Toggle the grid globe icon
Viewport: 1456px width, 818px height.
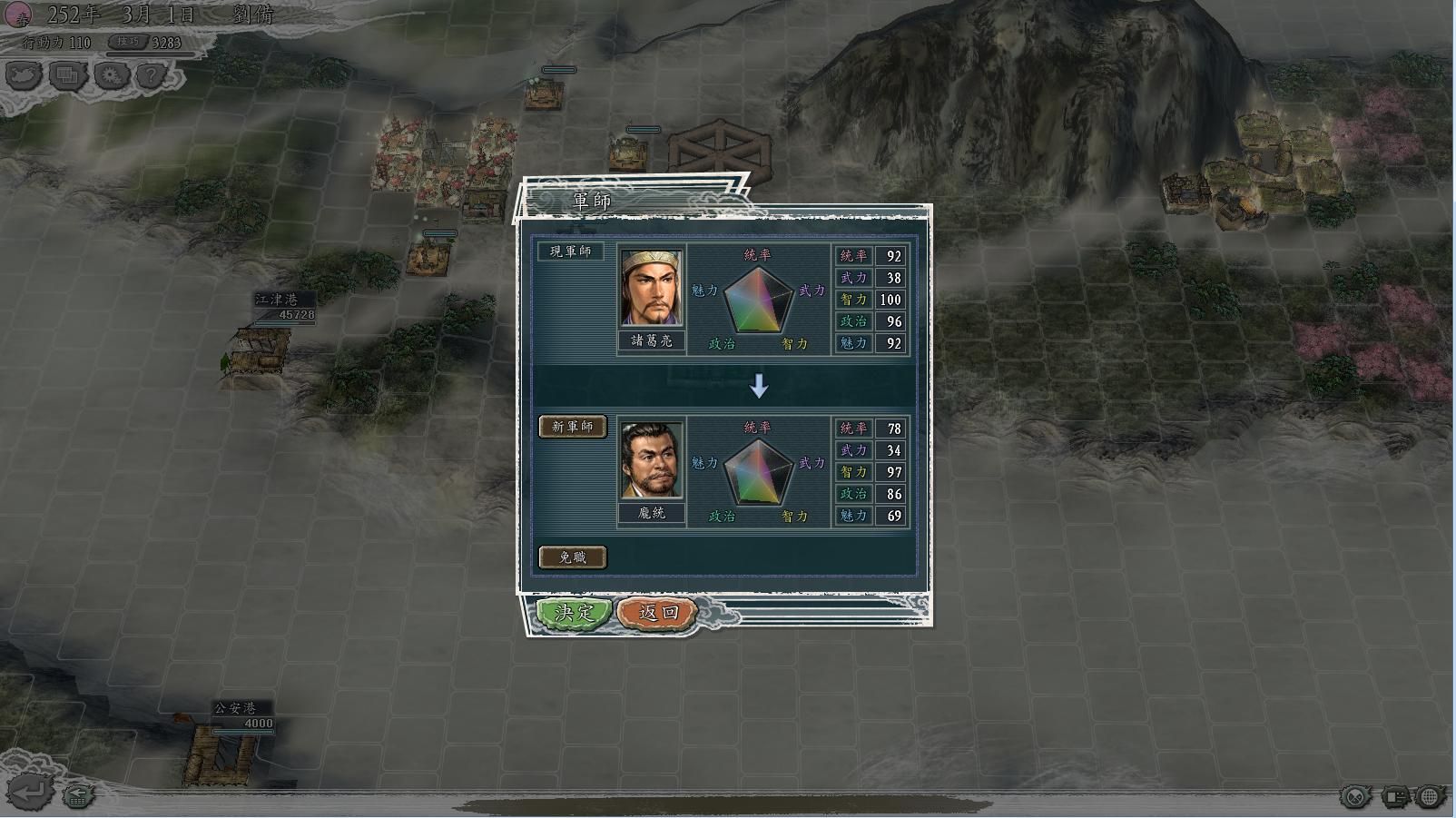click(x=1431, y=797)
